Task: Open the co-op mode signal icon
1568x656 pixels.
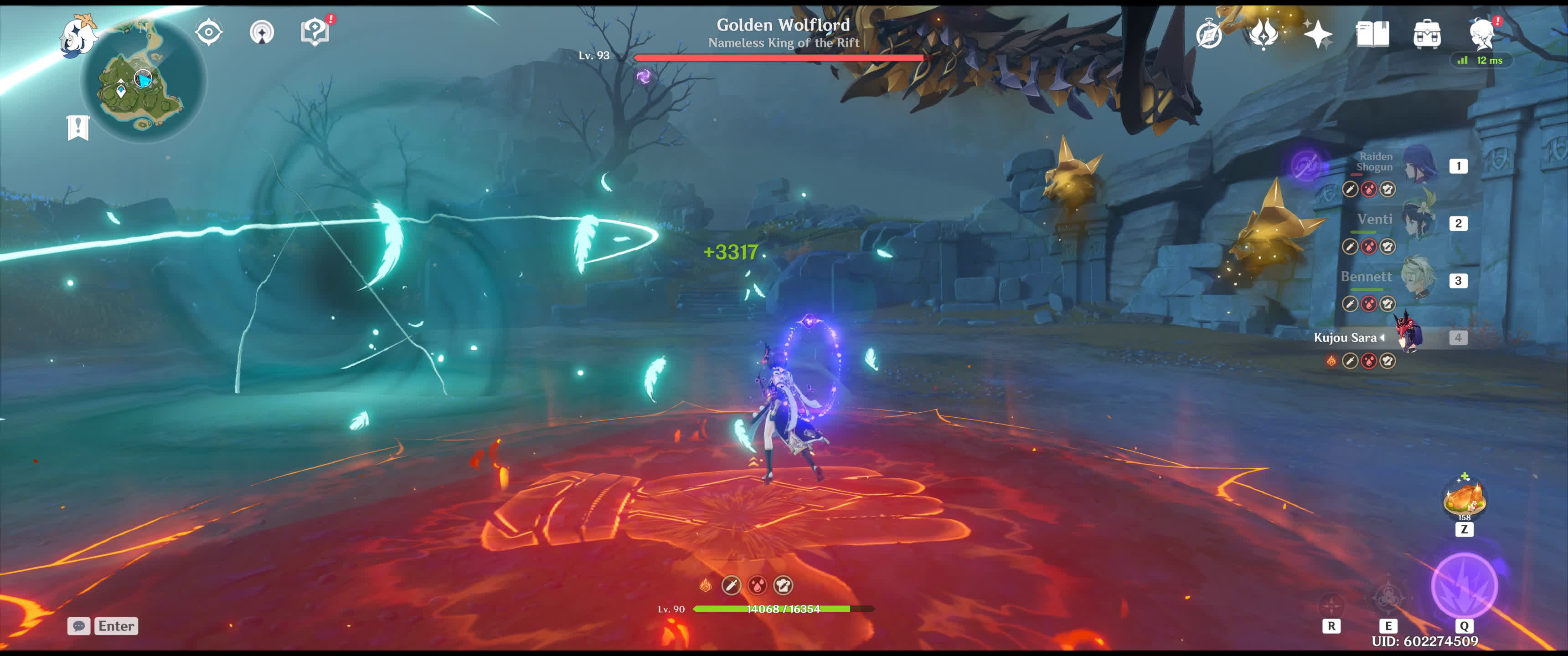Action: pos(262,32)
